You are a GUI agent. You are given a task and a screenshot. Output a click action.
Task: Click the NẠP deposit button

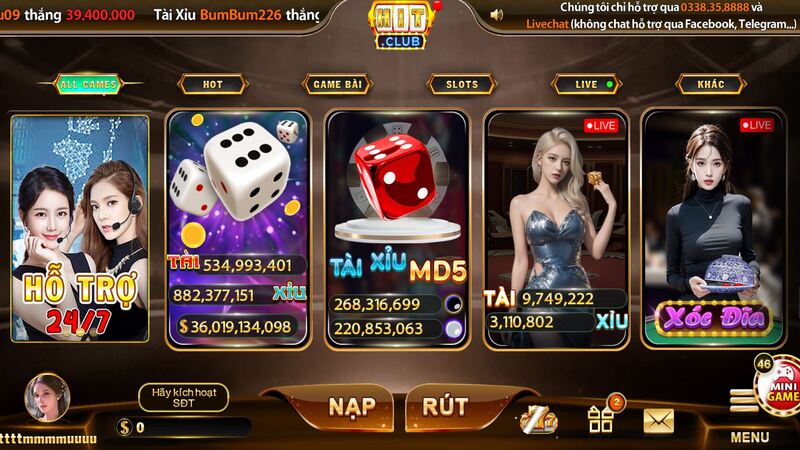pyautogui.click(x=351, y=406)
